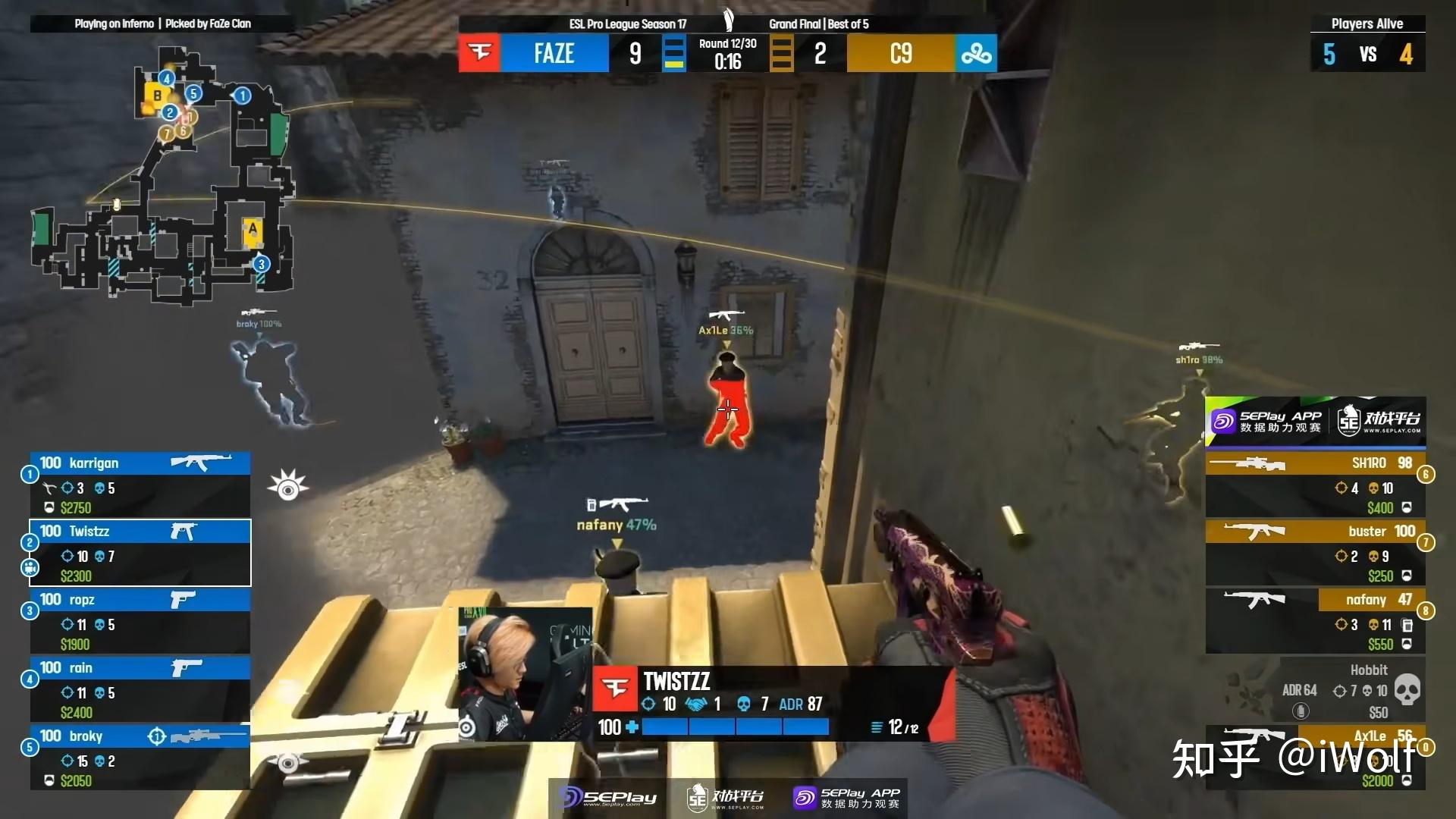This screenshot has width=1456, height=819.
Task: Select rain's player row
Action: [140, 689]
